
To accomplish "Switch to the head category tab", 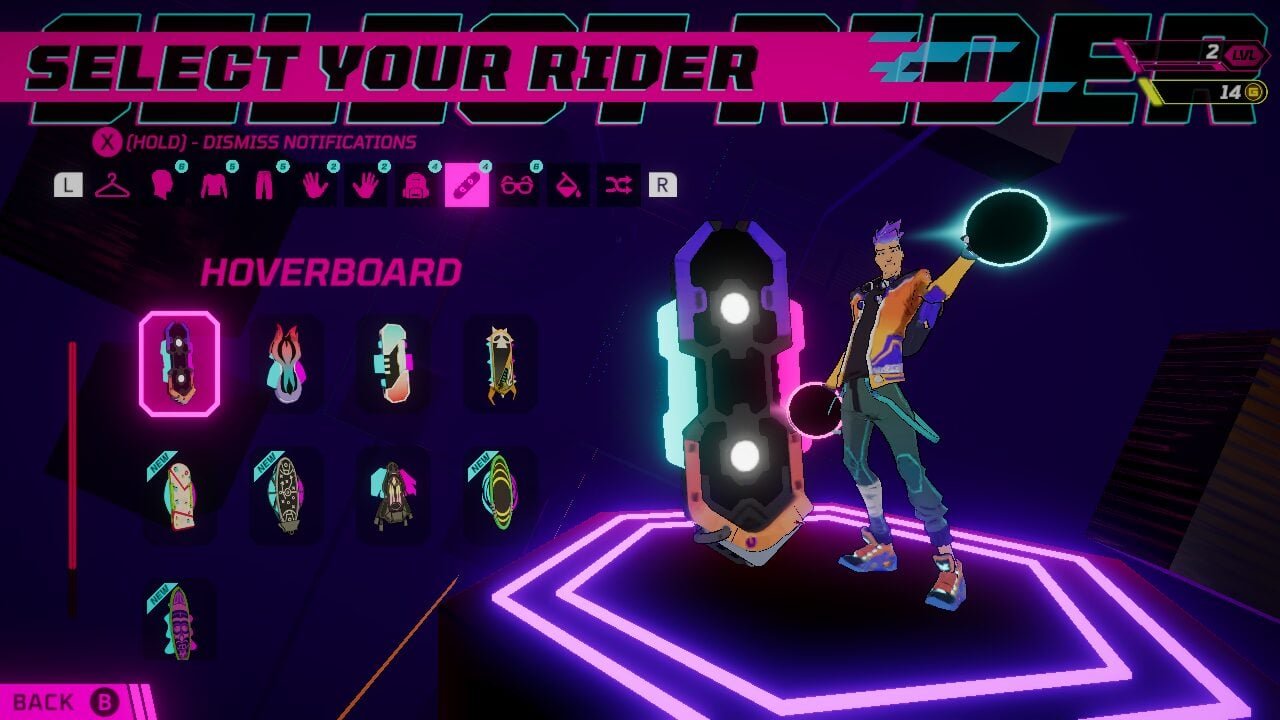I will click(162, 185).
